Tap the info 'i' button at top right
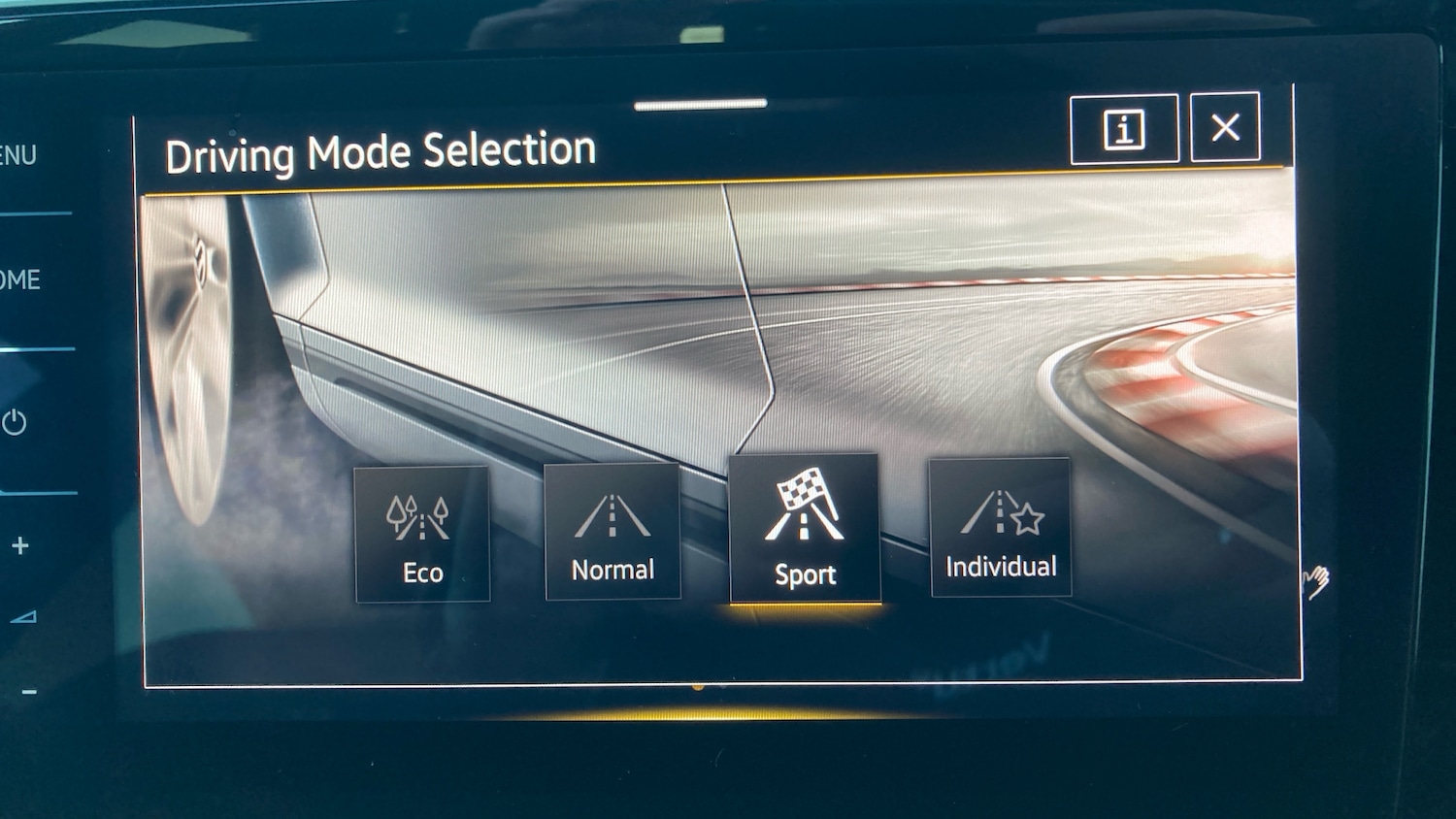Image resolution: width=1456 pixels, height=819 pixels. pos(1124,127)
